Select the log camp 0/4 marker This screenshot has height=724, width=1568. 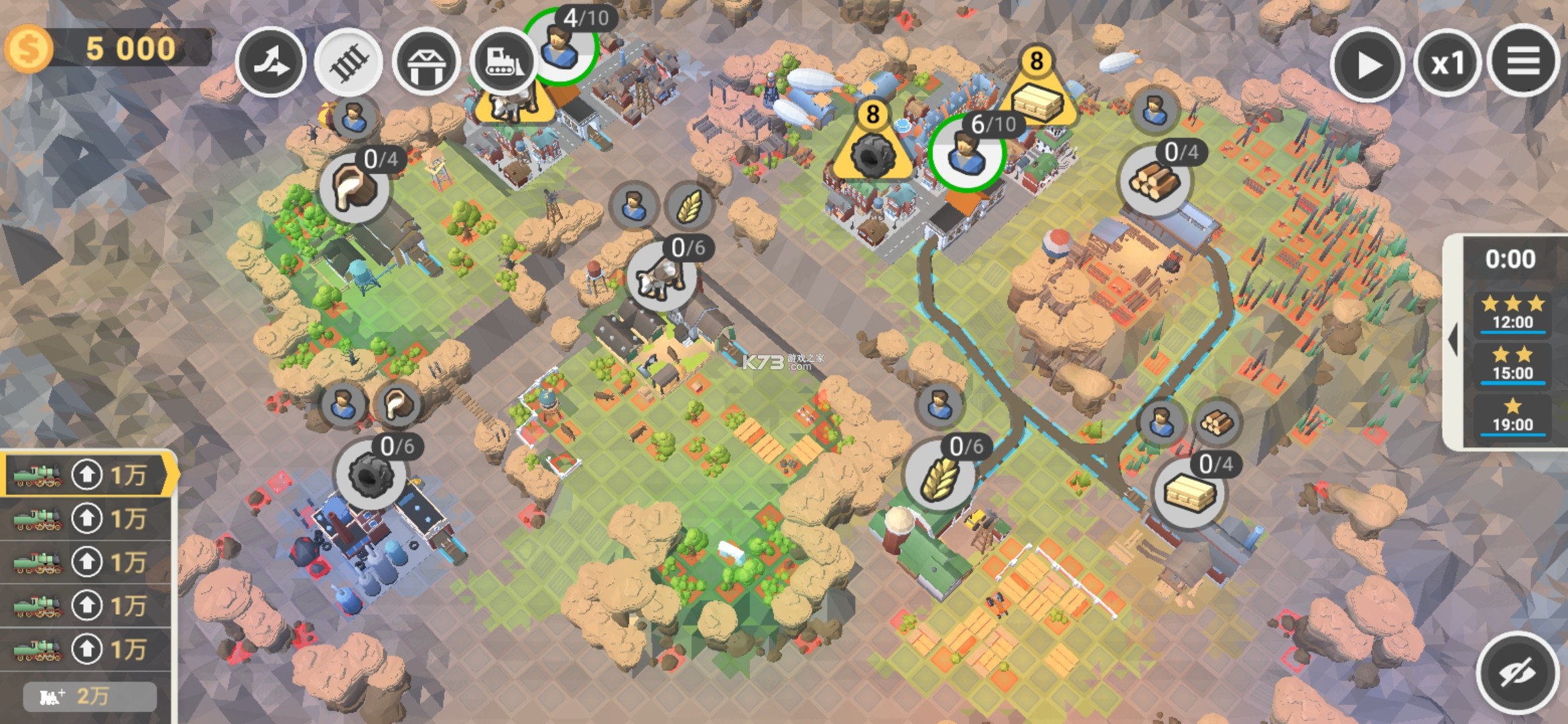click(1154, 180)
